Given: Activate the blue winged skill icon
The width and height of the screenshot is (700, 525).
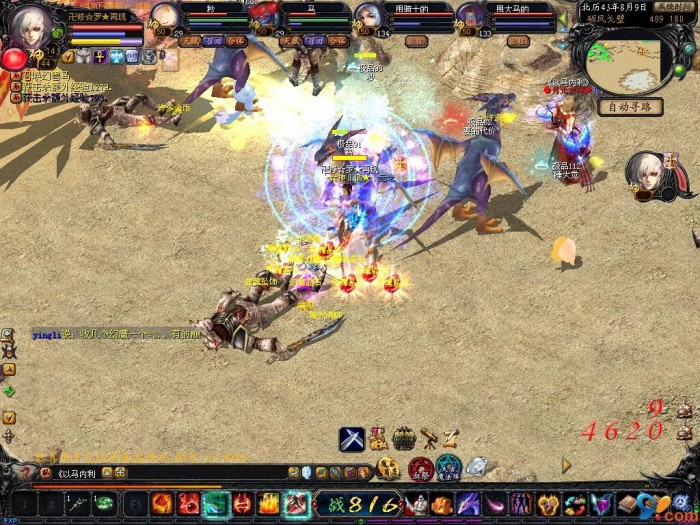Looking at the screenshot, I should (600, 504).
